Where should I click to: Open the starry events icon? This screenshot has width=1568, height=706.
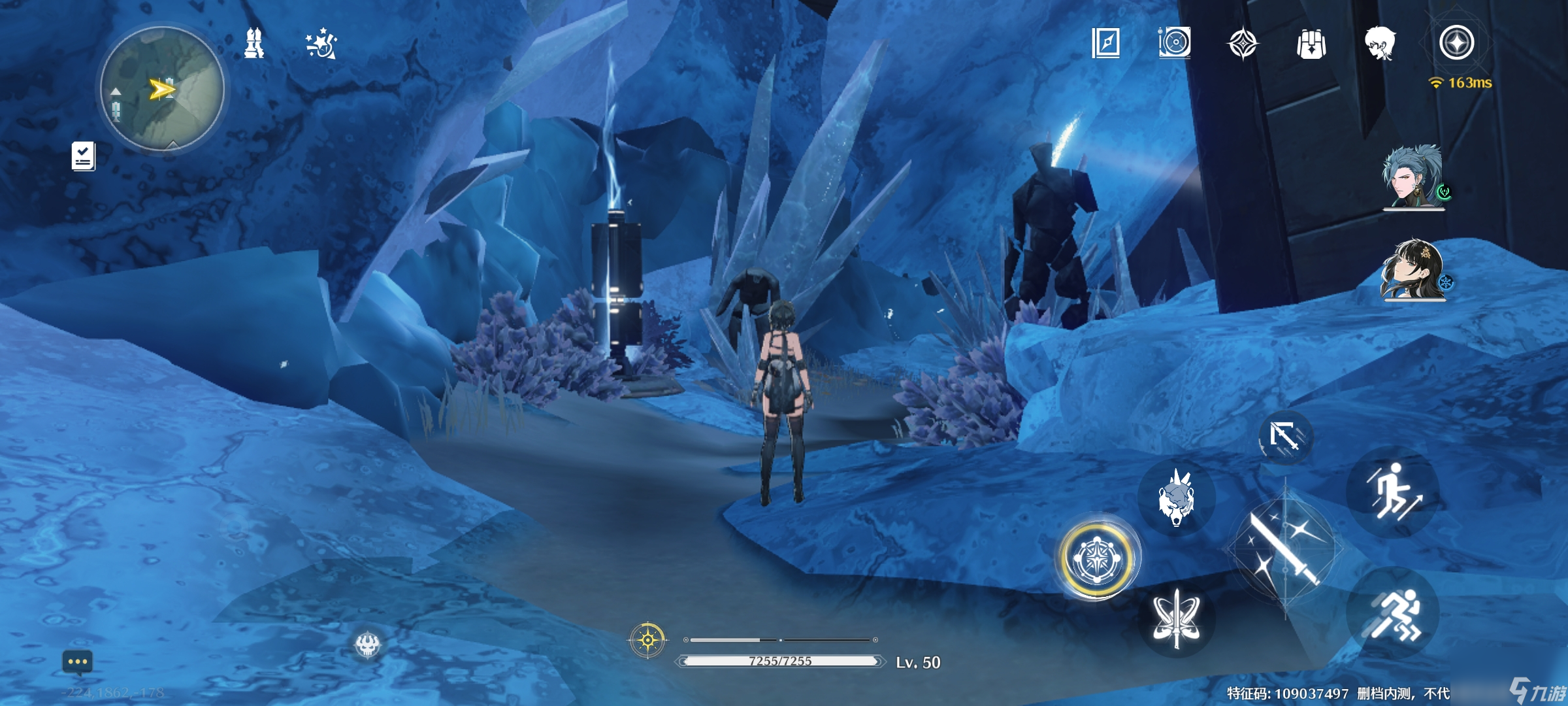pyautogui.click(x=321, y=44)
